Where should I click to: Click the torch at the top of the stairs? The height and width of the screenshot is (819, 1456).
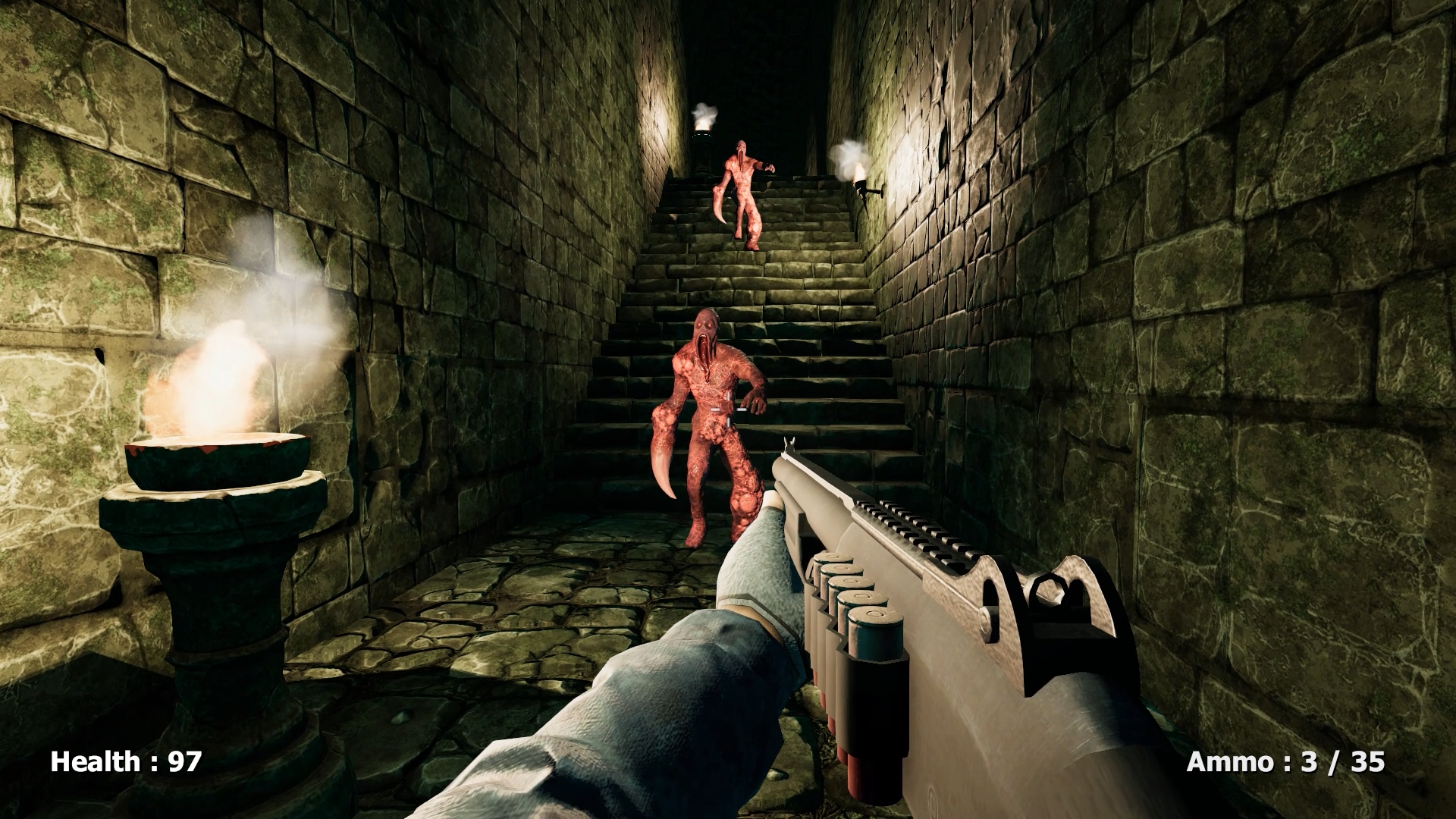pos(701,125)
